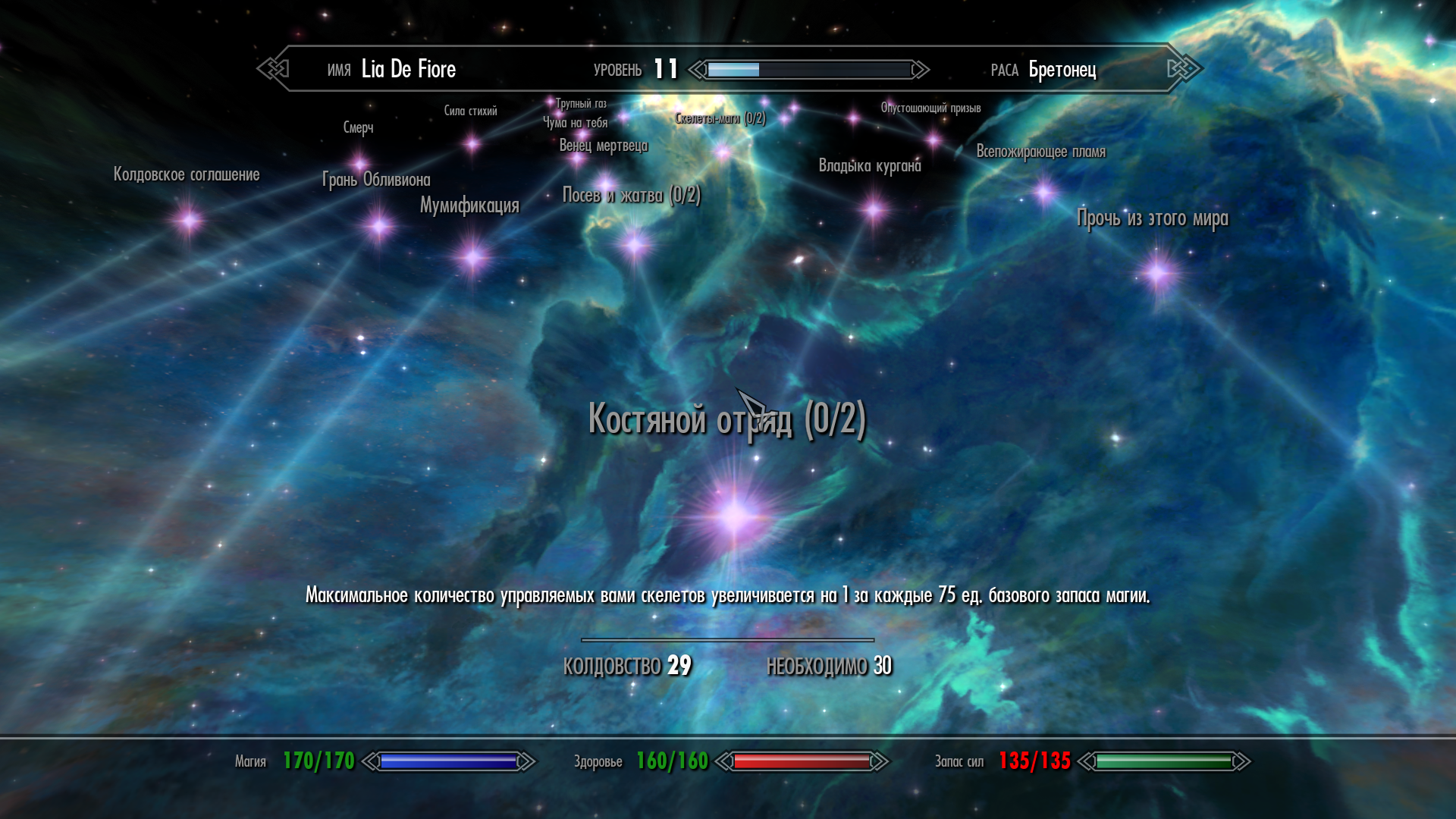This screenshot has width=1456, height=819.
Task: Choose the Сила стихий perk
Action: pyautogui.click(x=472, y=143)
